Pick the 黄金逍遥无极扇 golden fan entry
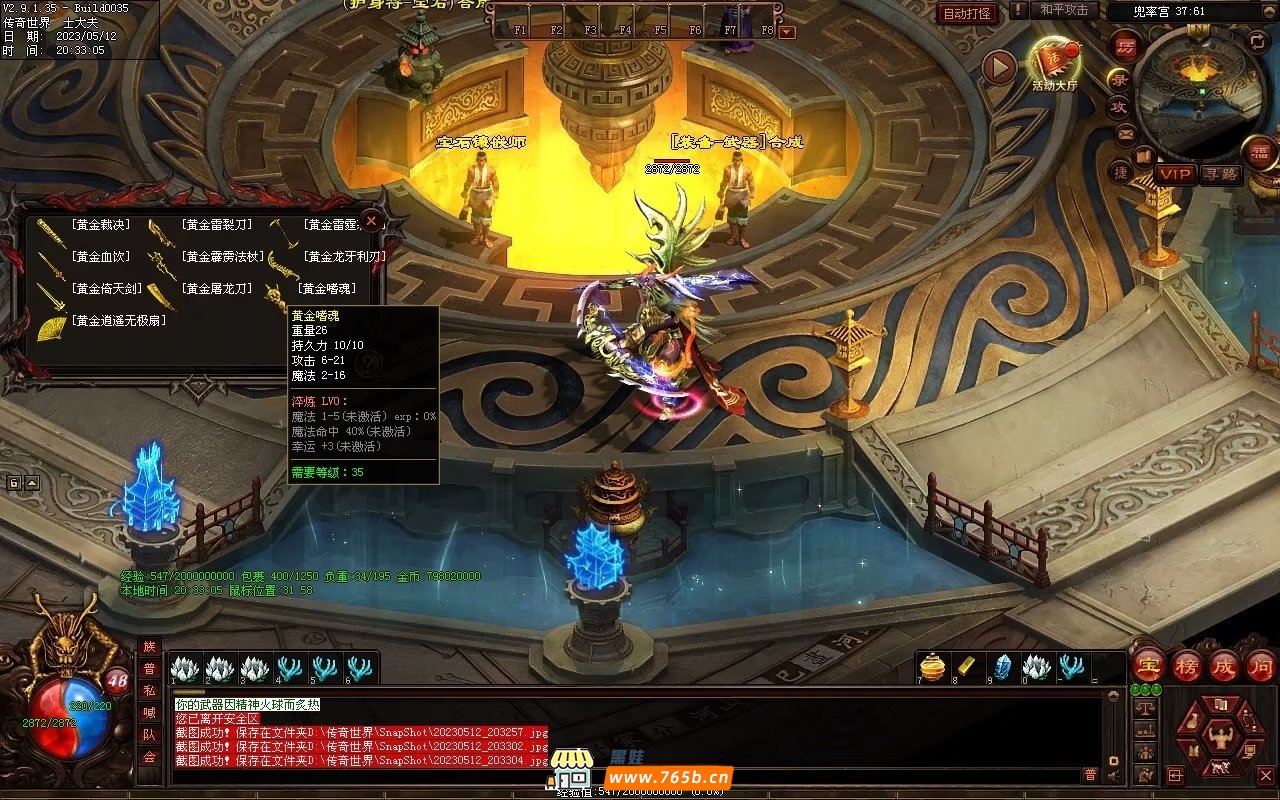1280x800 pixels. [117, 321]
